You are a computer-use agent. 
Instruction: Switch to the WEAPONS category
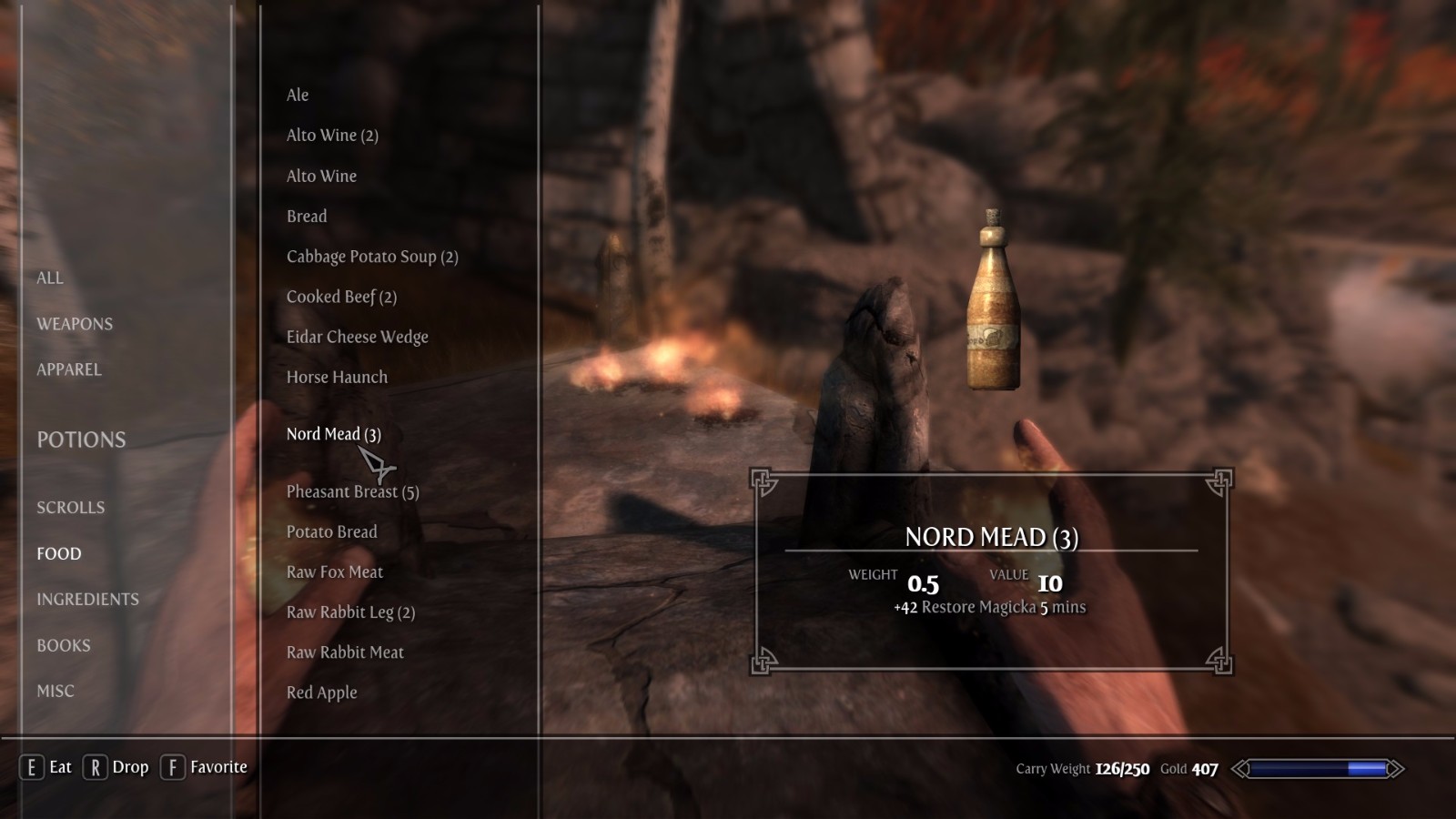[75, 324]
